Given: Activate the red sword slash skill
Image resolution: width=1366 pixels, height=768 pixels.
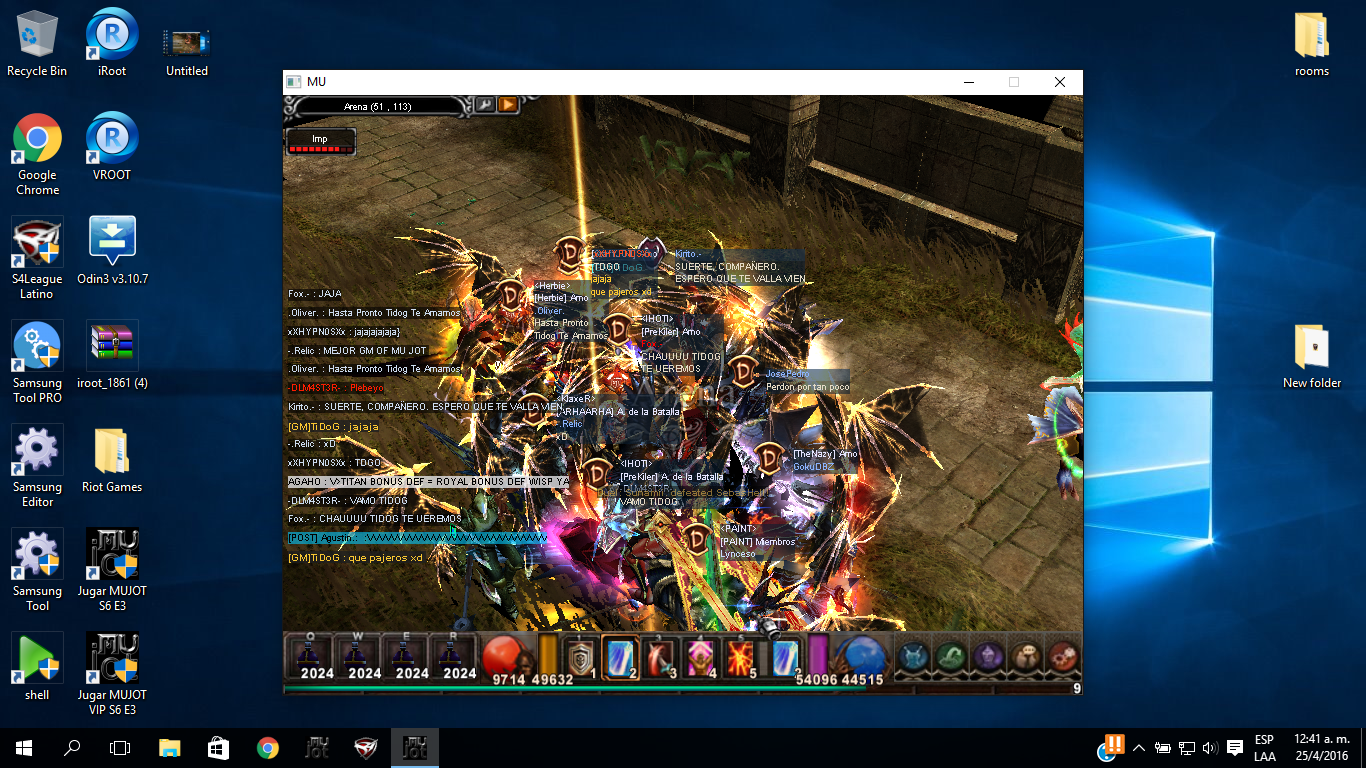Looking at the screenshot, I should pyautogui.click(x=661, y=657).
